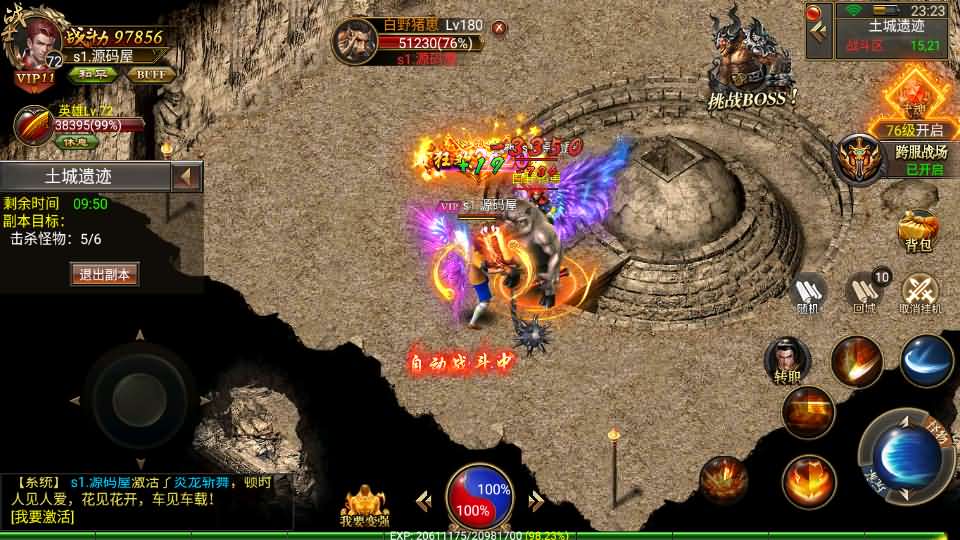Open the 背包 backpack
The height and width of the screenshot is (540, 960).
point(918,230)
